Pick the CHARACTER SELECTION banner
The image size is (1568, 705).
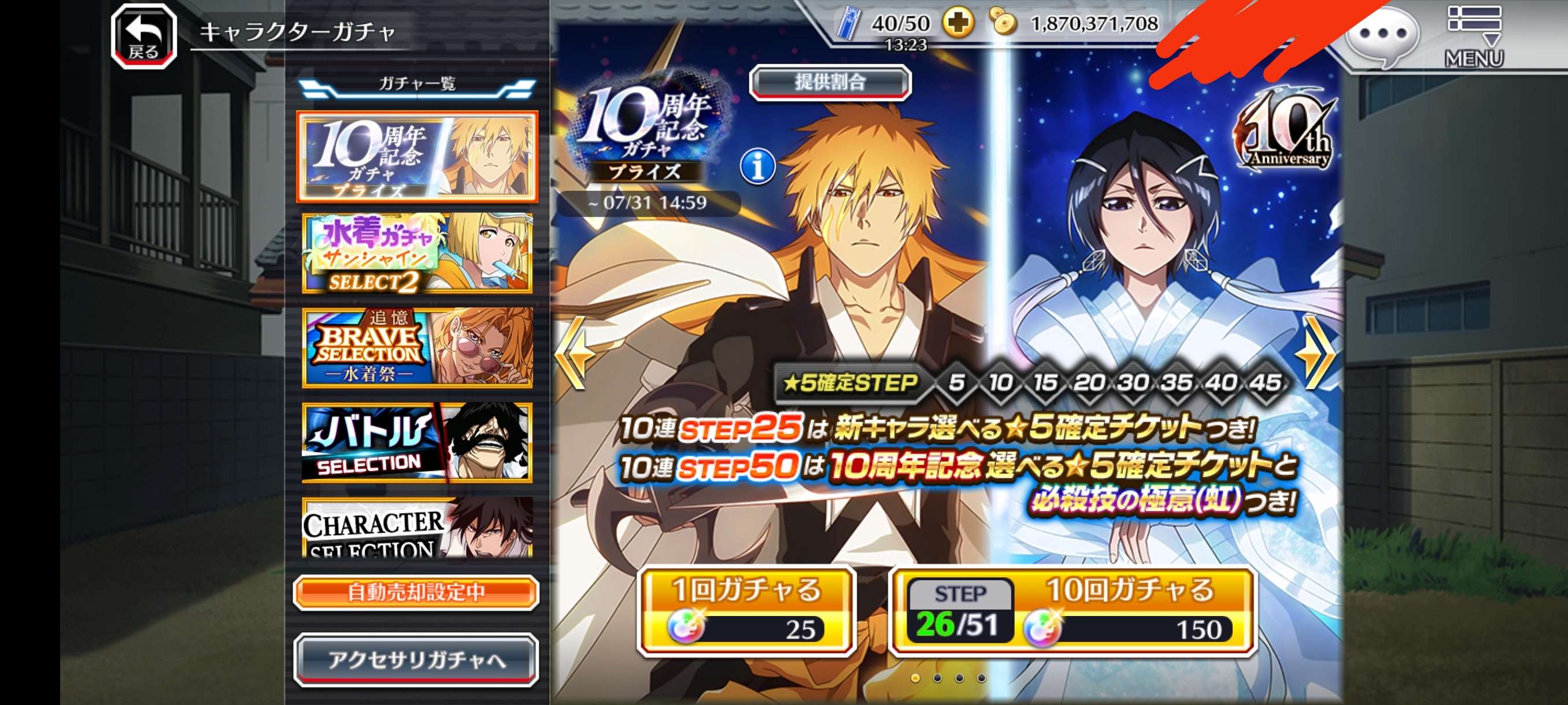[417, 528]
